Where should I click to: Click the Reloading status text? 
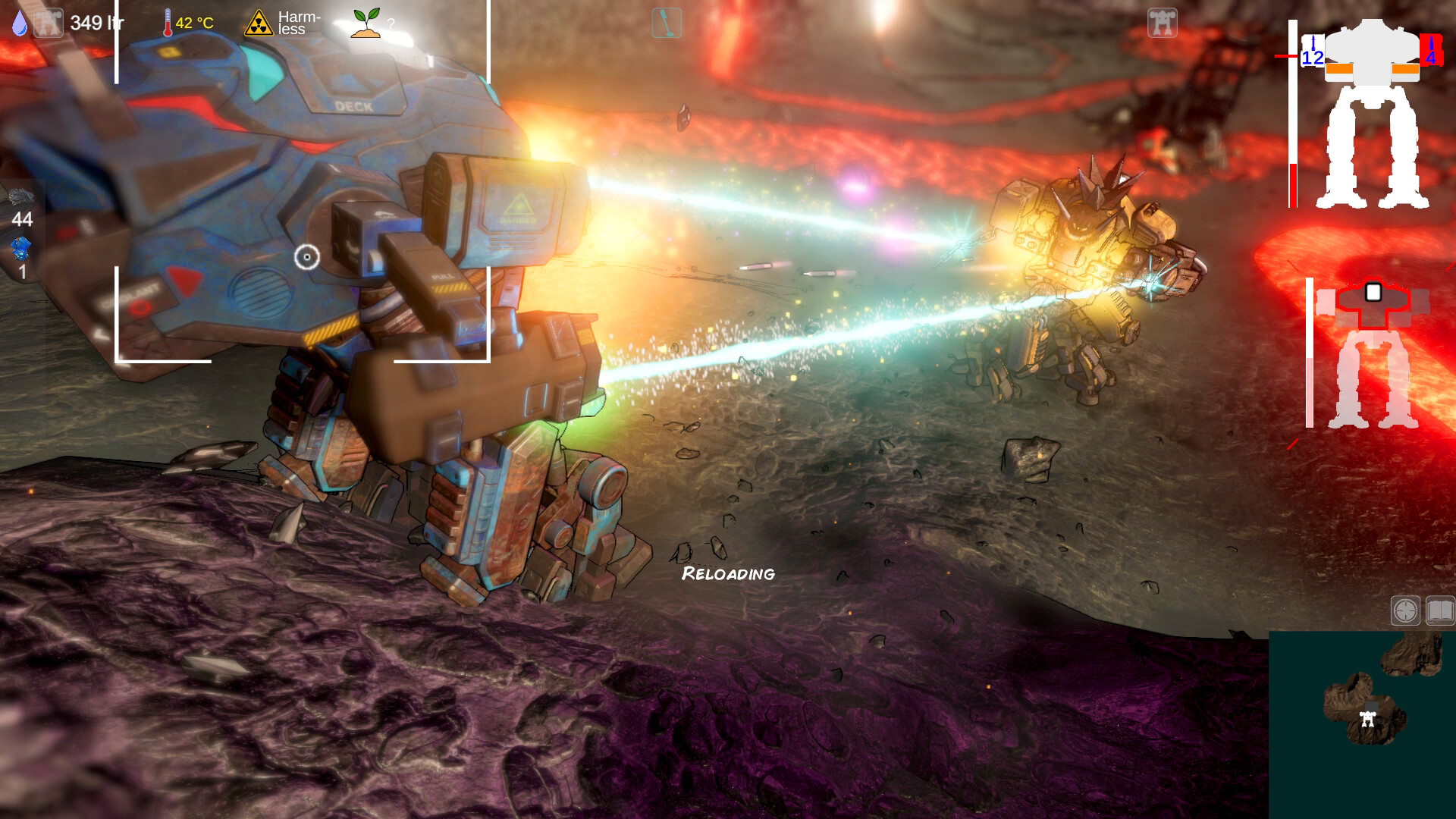[x=727, y=574]
